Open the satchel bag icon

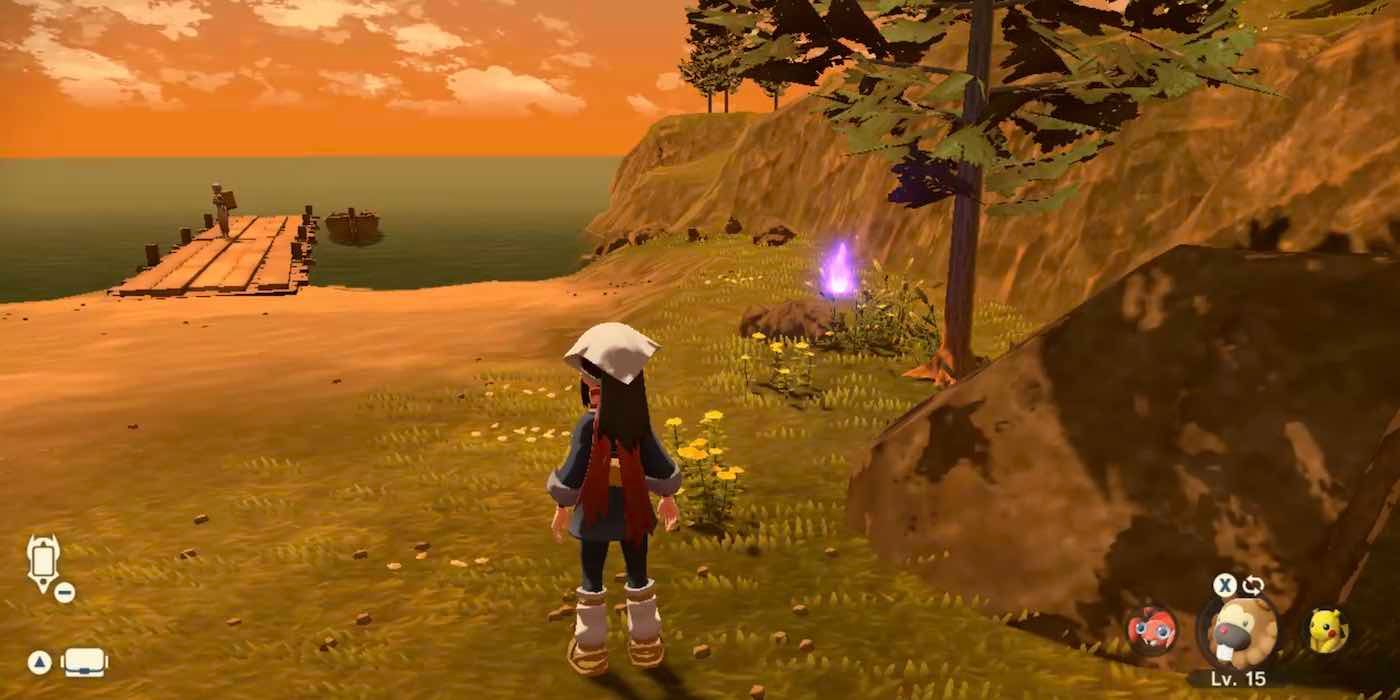[x=84, y=662]
